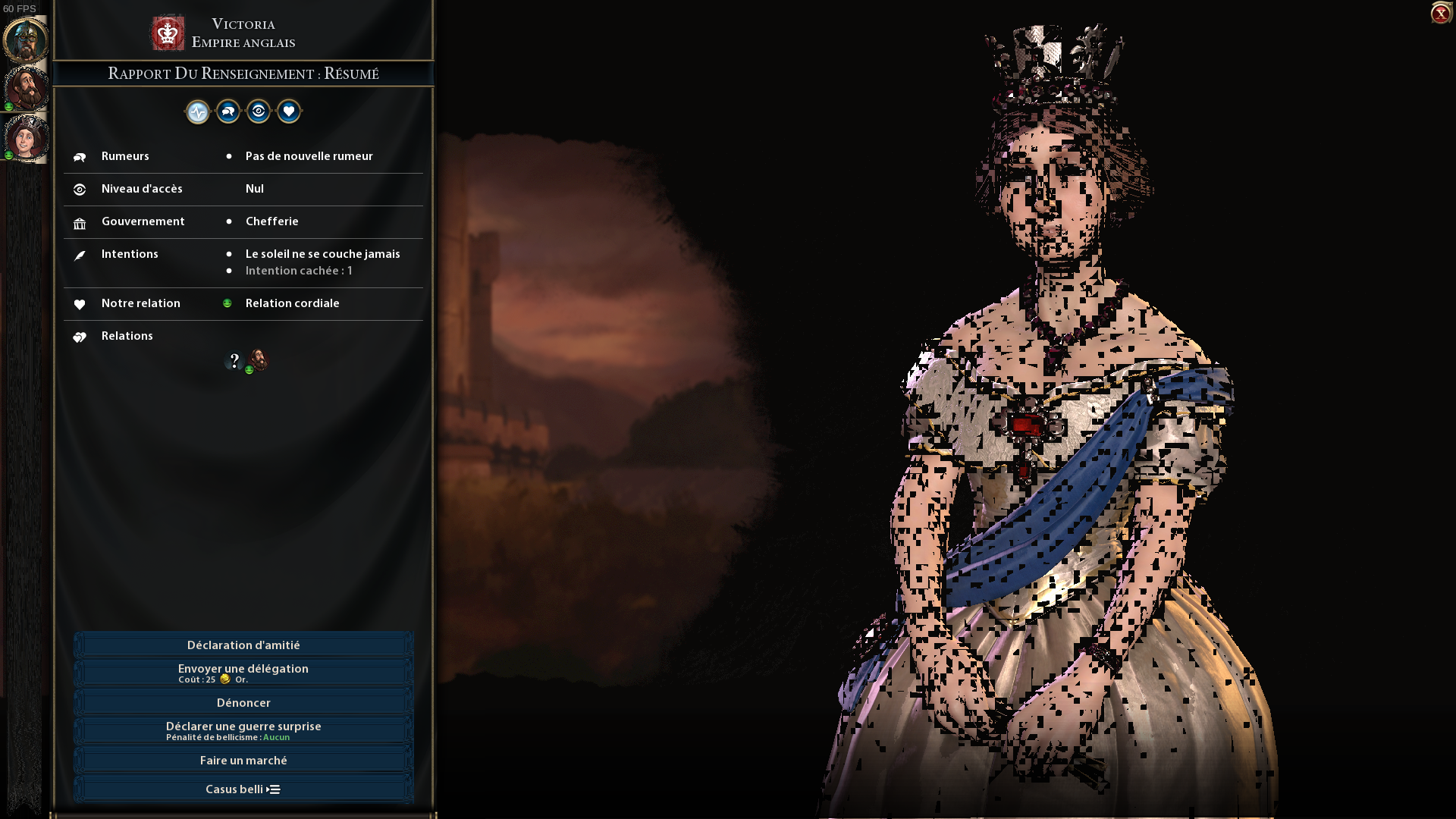Click the unknown leader question mark icon
The image size is (1456, 819).
click(x=234, y=361)
